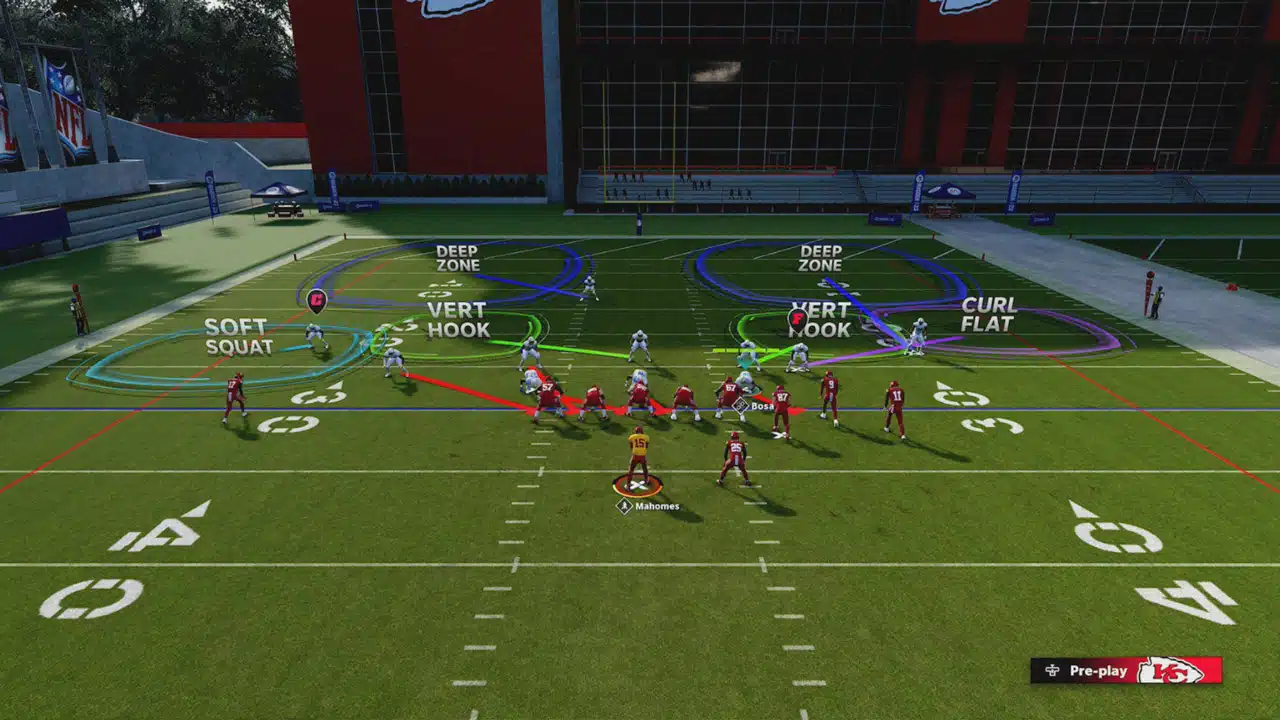The width and height of the screenshot is (1280, 720).
Task: Select the F defender marker icon
Action: (797, 319)
